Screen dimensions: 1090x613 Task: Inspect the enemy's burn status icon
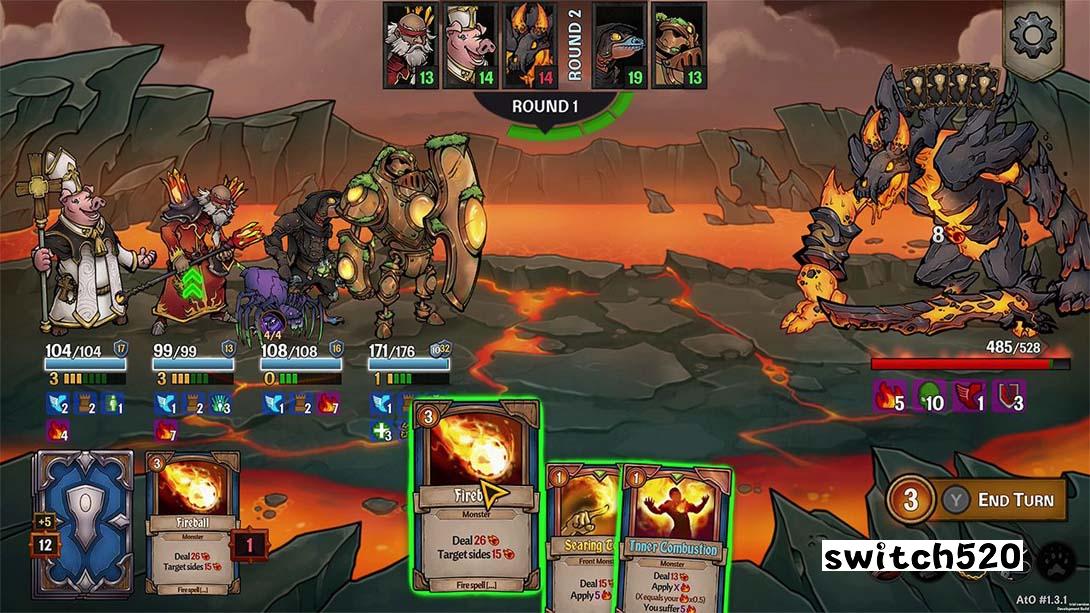tap(887, 397)
